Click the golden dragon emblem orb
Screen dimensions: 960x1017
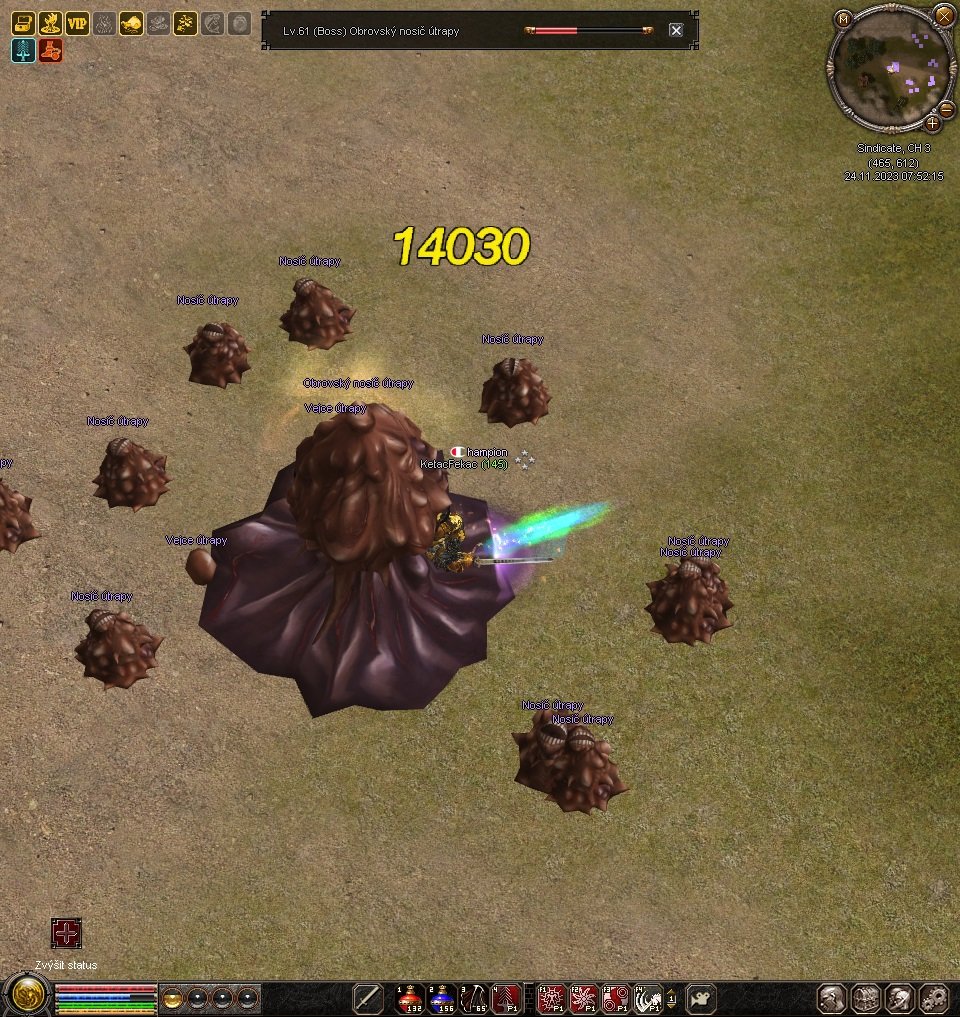tap(27, 994)
